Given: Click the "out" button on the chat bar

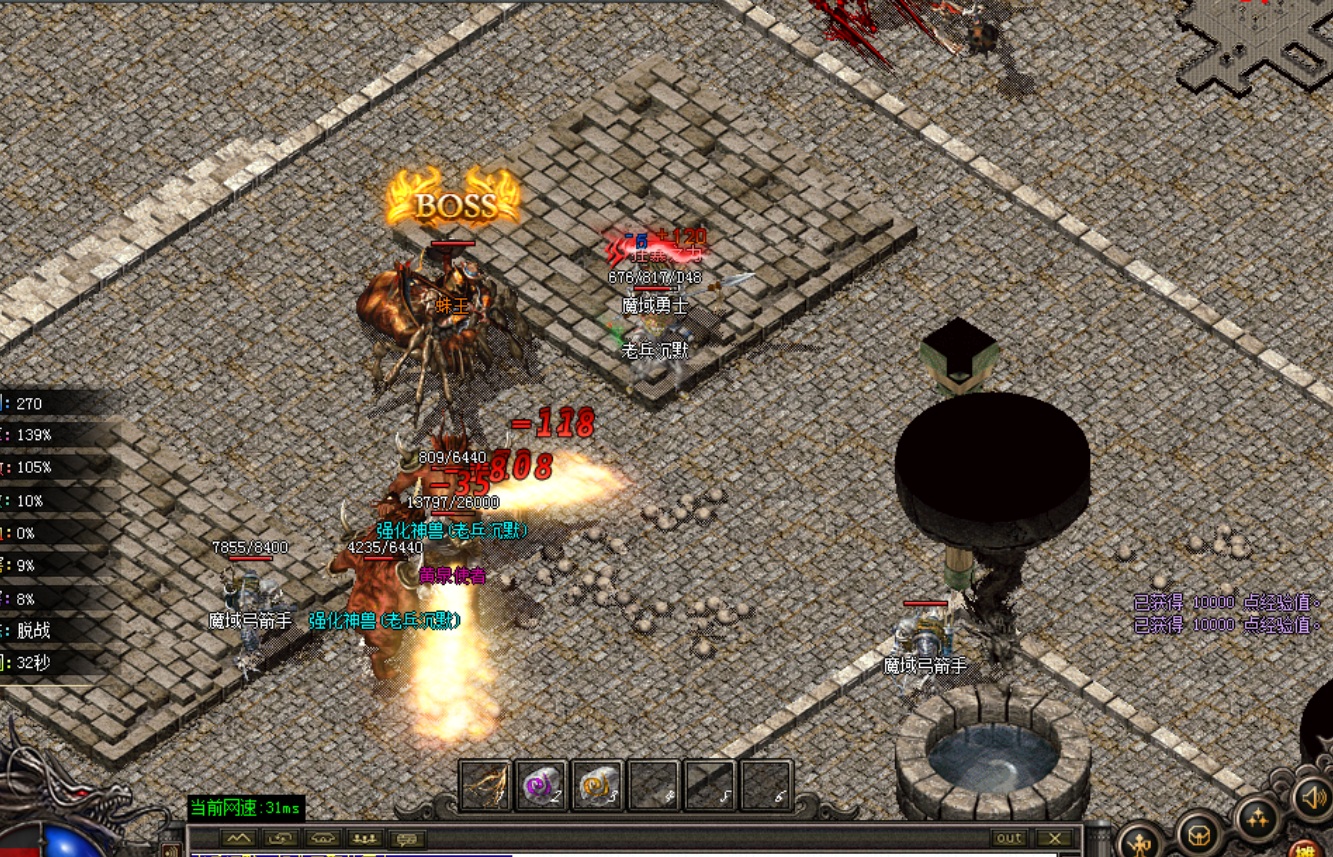Looking at the screenshot, I should coord(1009,838).
